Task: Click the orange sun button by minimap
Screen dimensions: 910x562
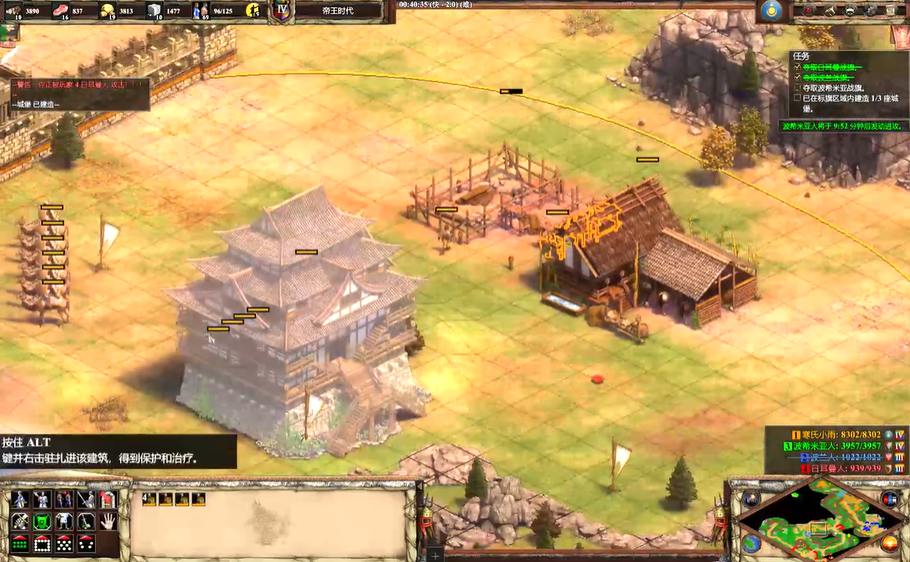Action: [889, 544]
